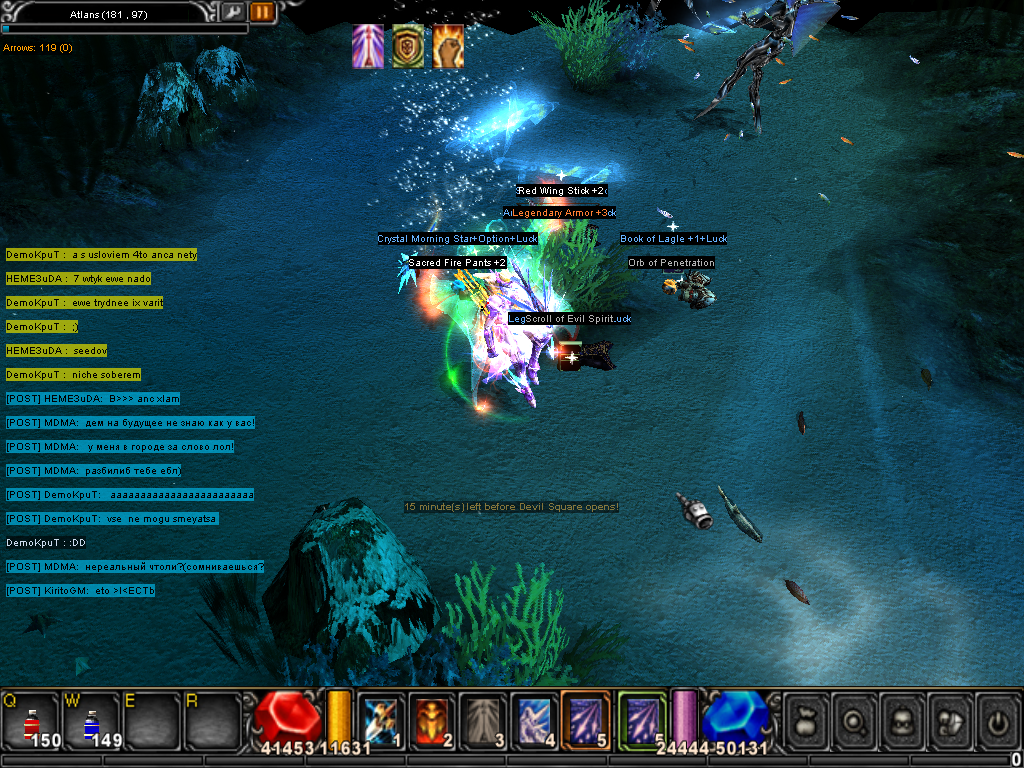Use the red health potion slot

point(32,720)
